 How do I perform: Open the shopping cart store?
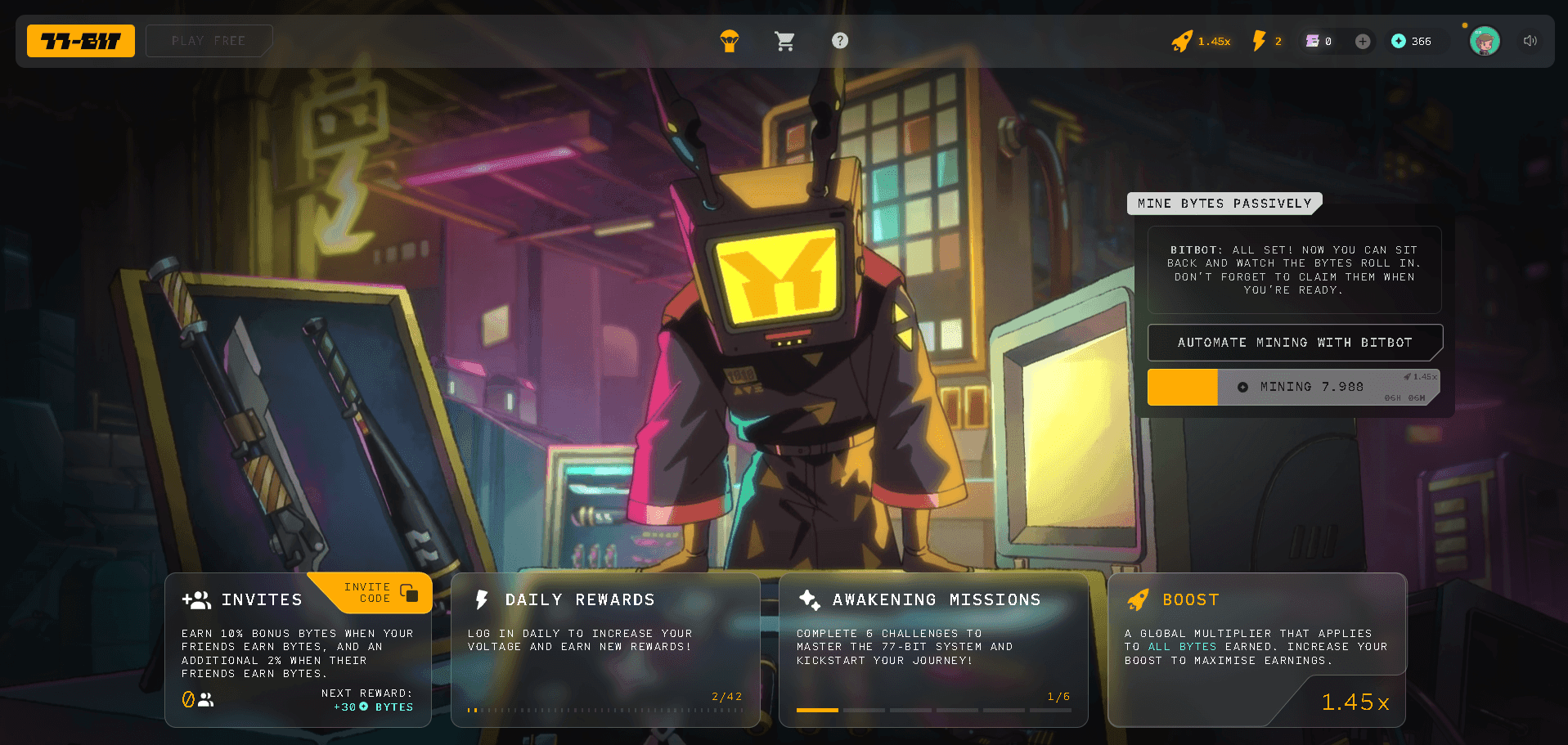(784, 41)
